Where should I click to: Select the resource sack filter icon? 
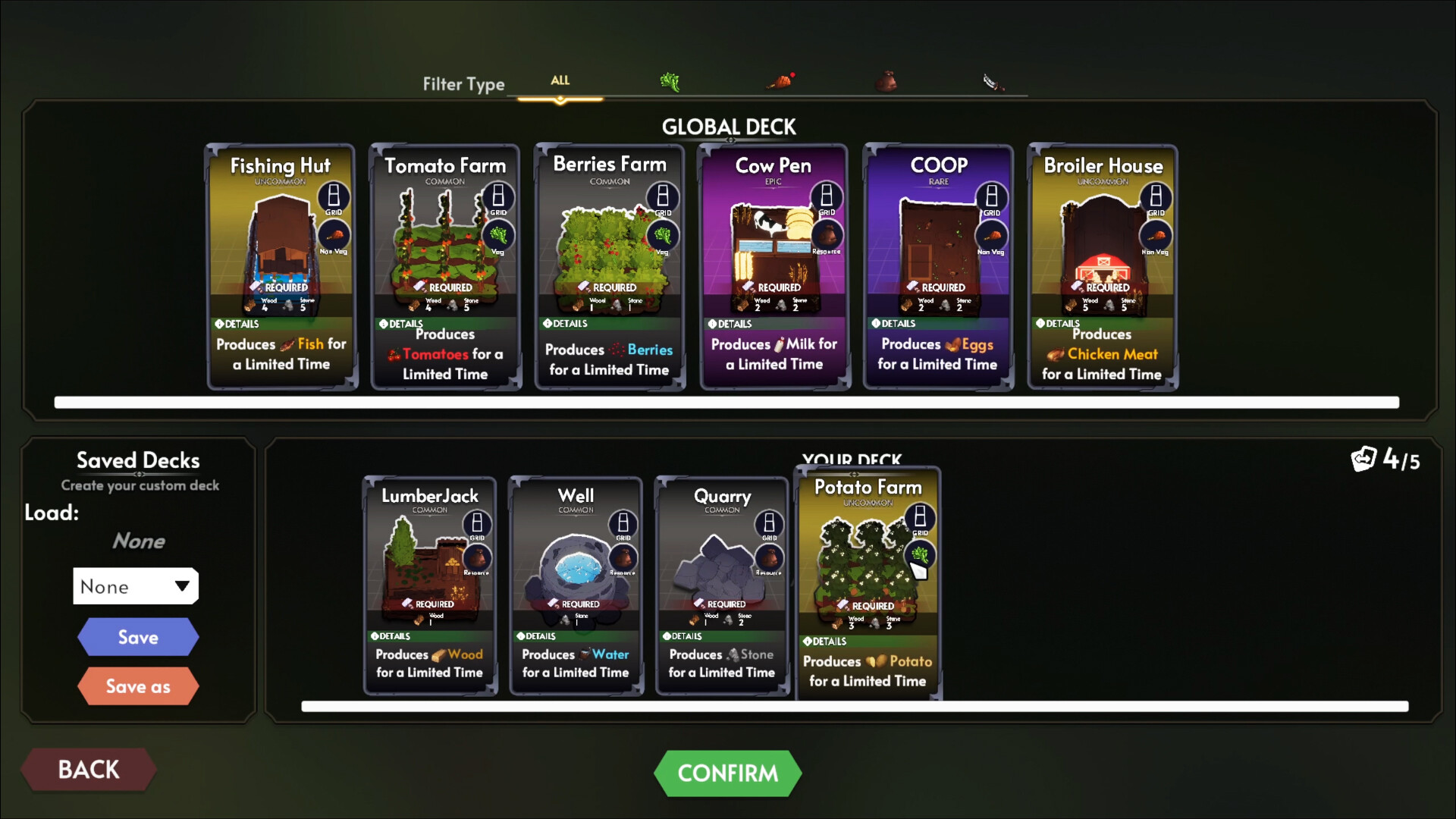coord(887,80)
